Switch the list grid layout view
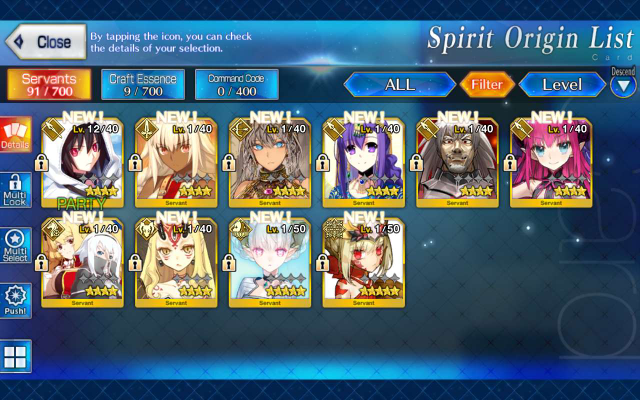Image resolution: width=640 pixels, height=400 pixels. 16,356
